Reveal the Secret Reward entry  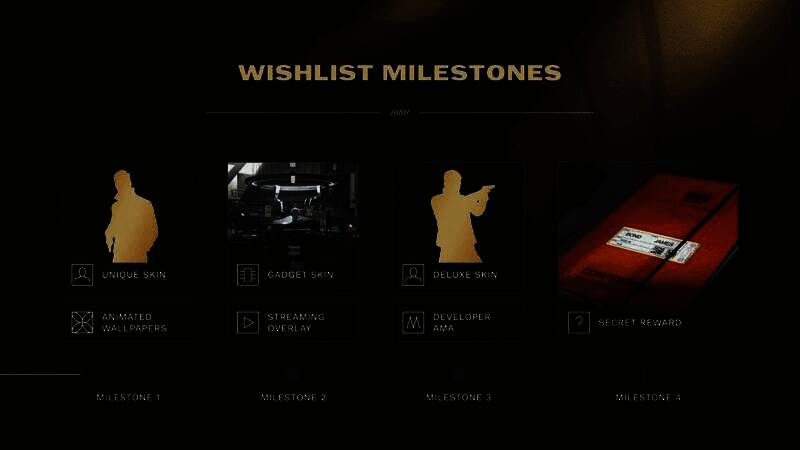[640, 323]
